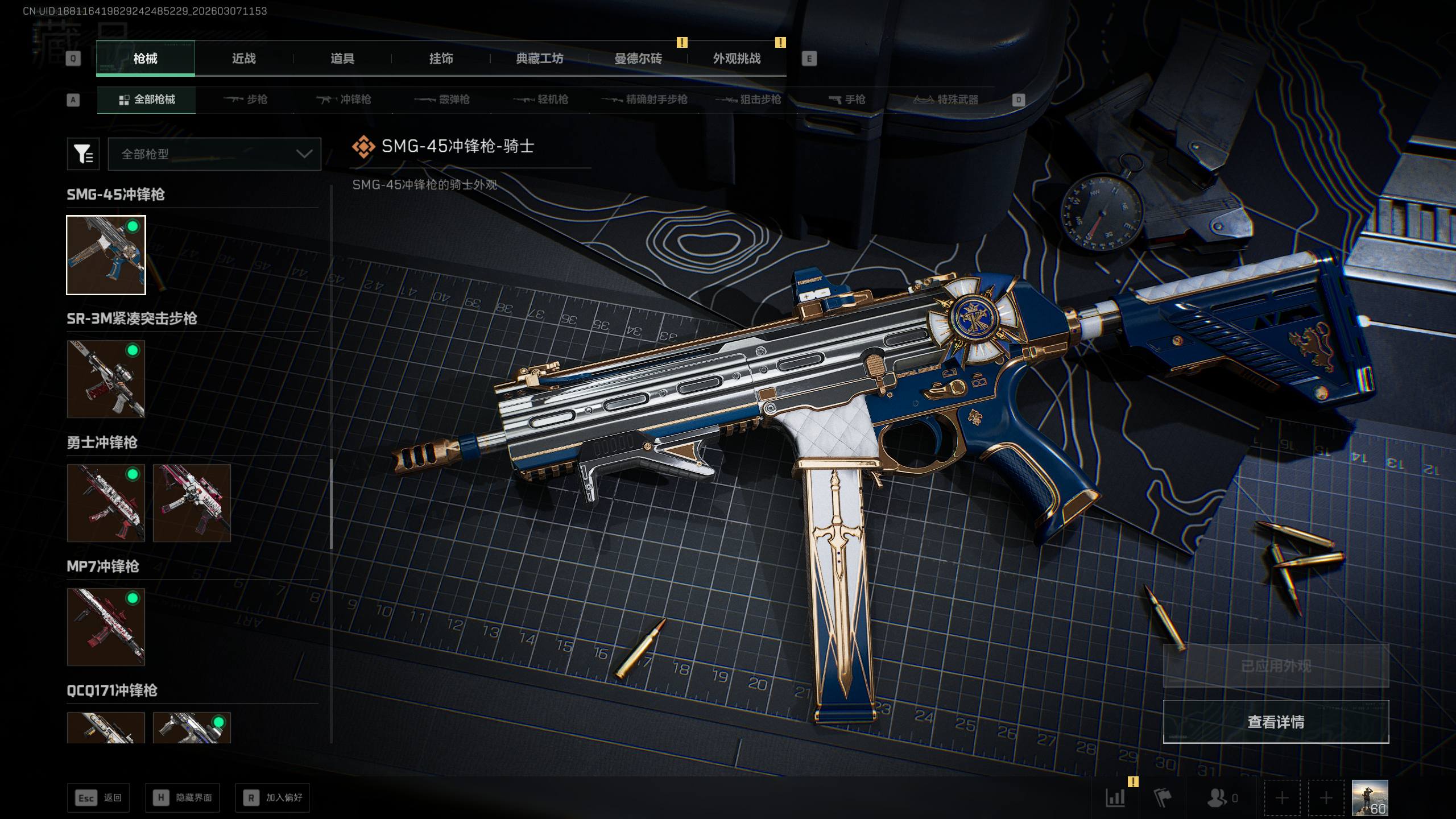This screenshot has width=1456, height=819.
Task: Filter by 冲锋枪 submachine gun category
Action: 344,100
